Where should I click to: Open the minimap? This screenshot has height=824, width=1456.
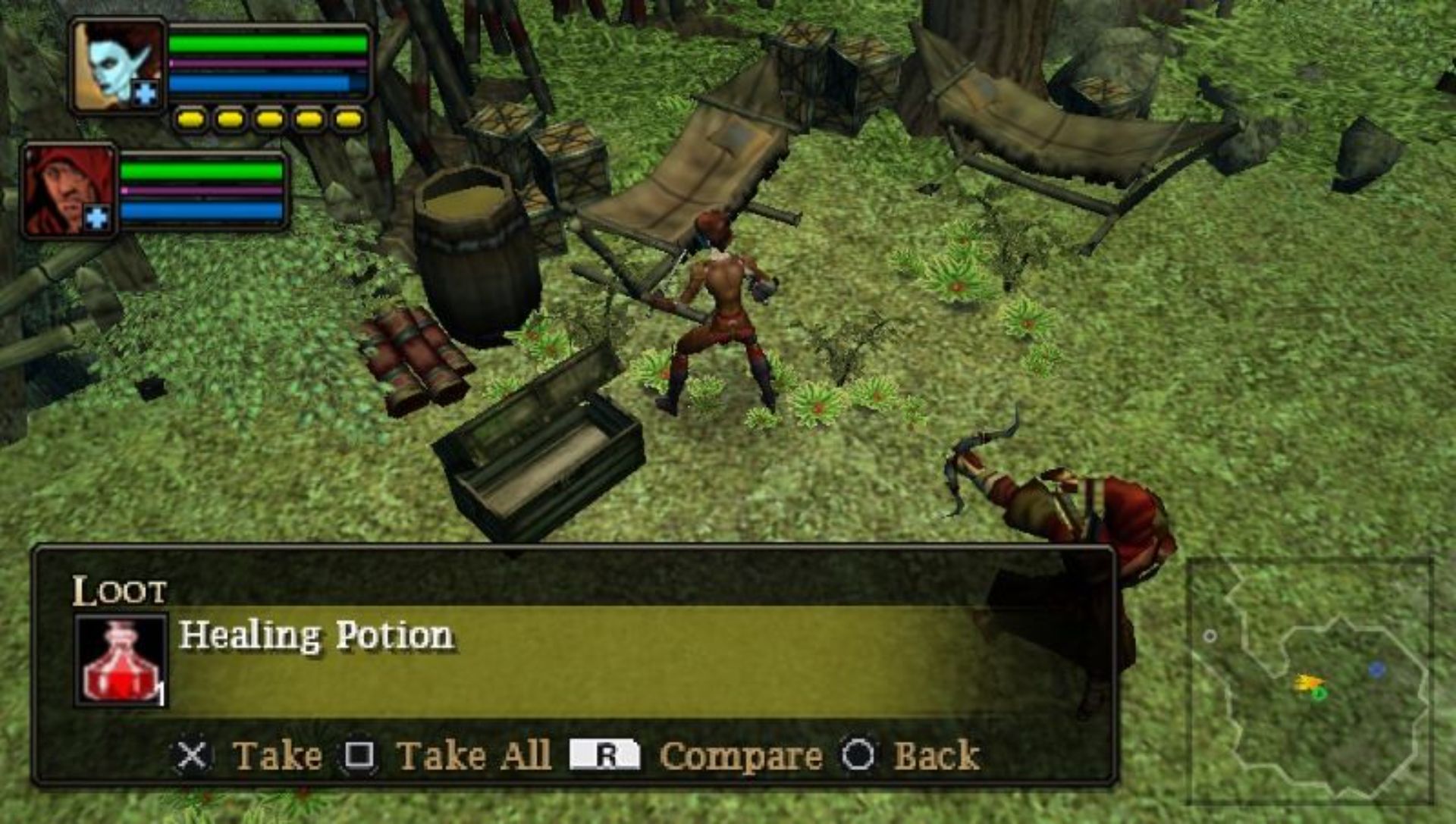tap(1310, 680)
